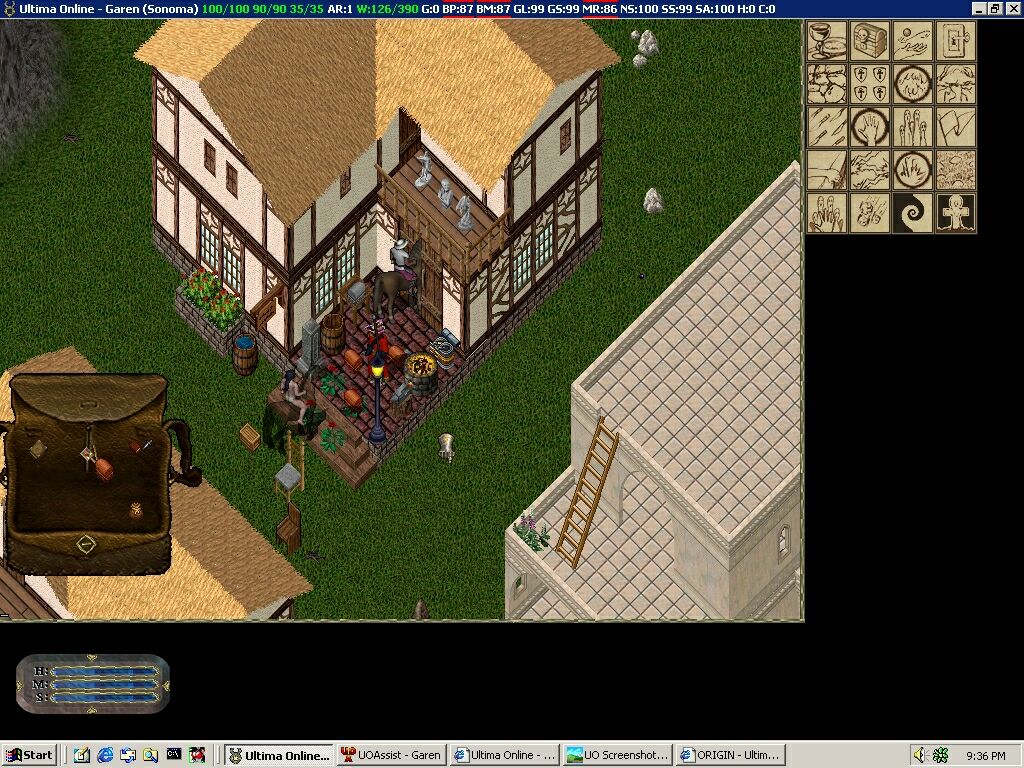Activate the black spiral spell icon
The height and width of the screenshot is (768, 1024).
click(913, 213)
